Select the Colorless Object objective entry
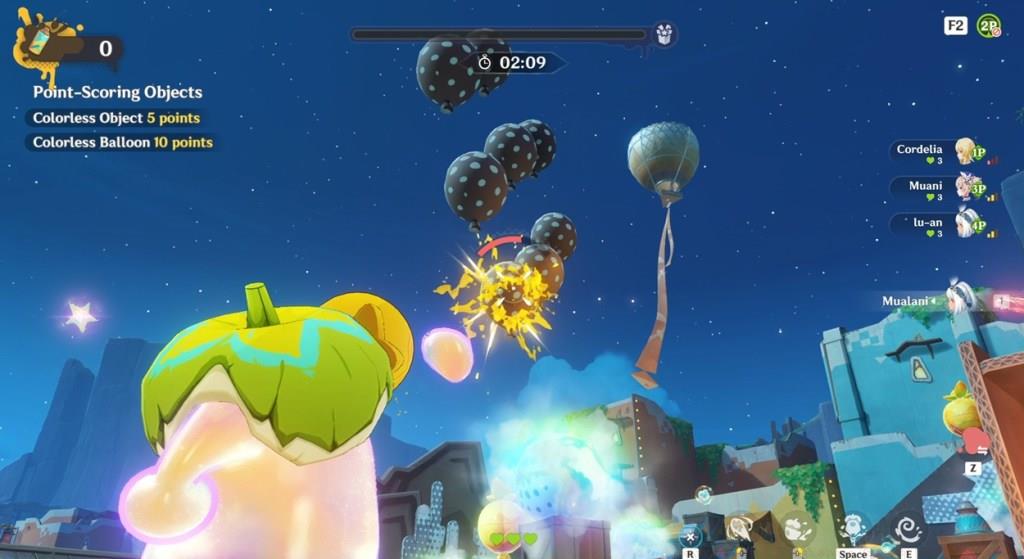 116,118
